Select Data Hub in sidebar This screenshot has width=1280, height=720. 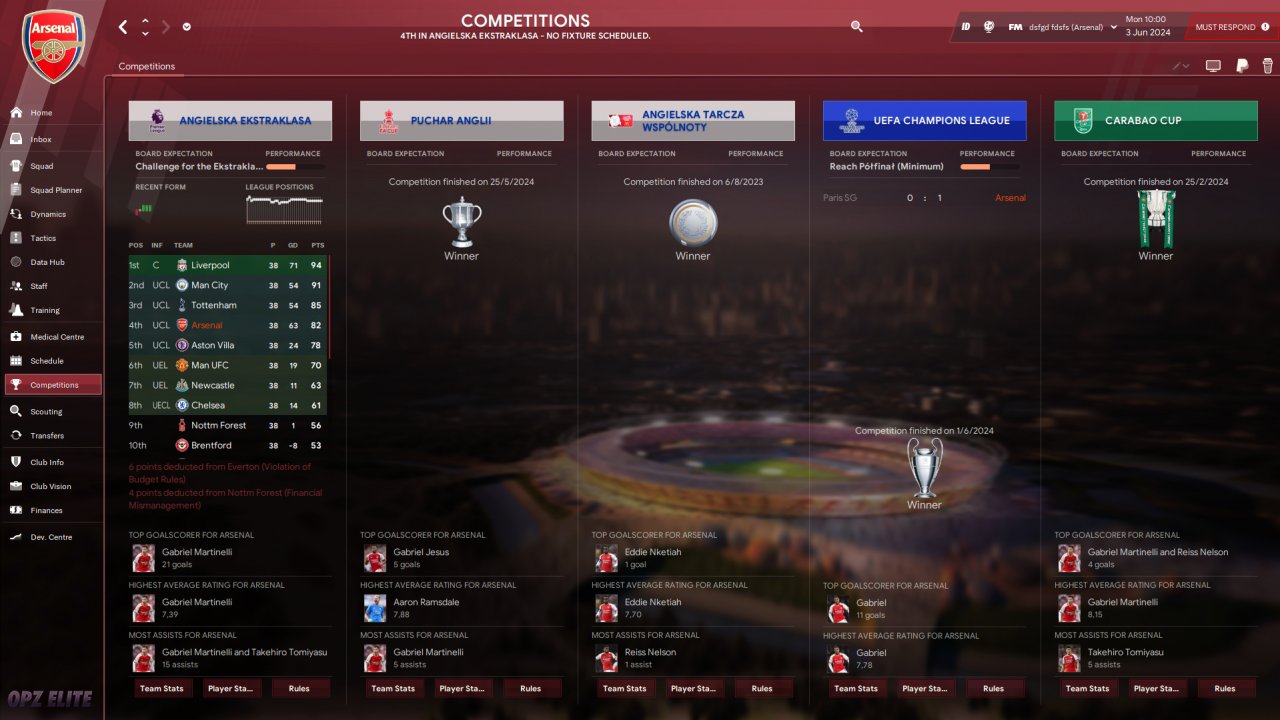coord(47,262)
